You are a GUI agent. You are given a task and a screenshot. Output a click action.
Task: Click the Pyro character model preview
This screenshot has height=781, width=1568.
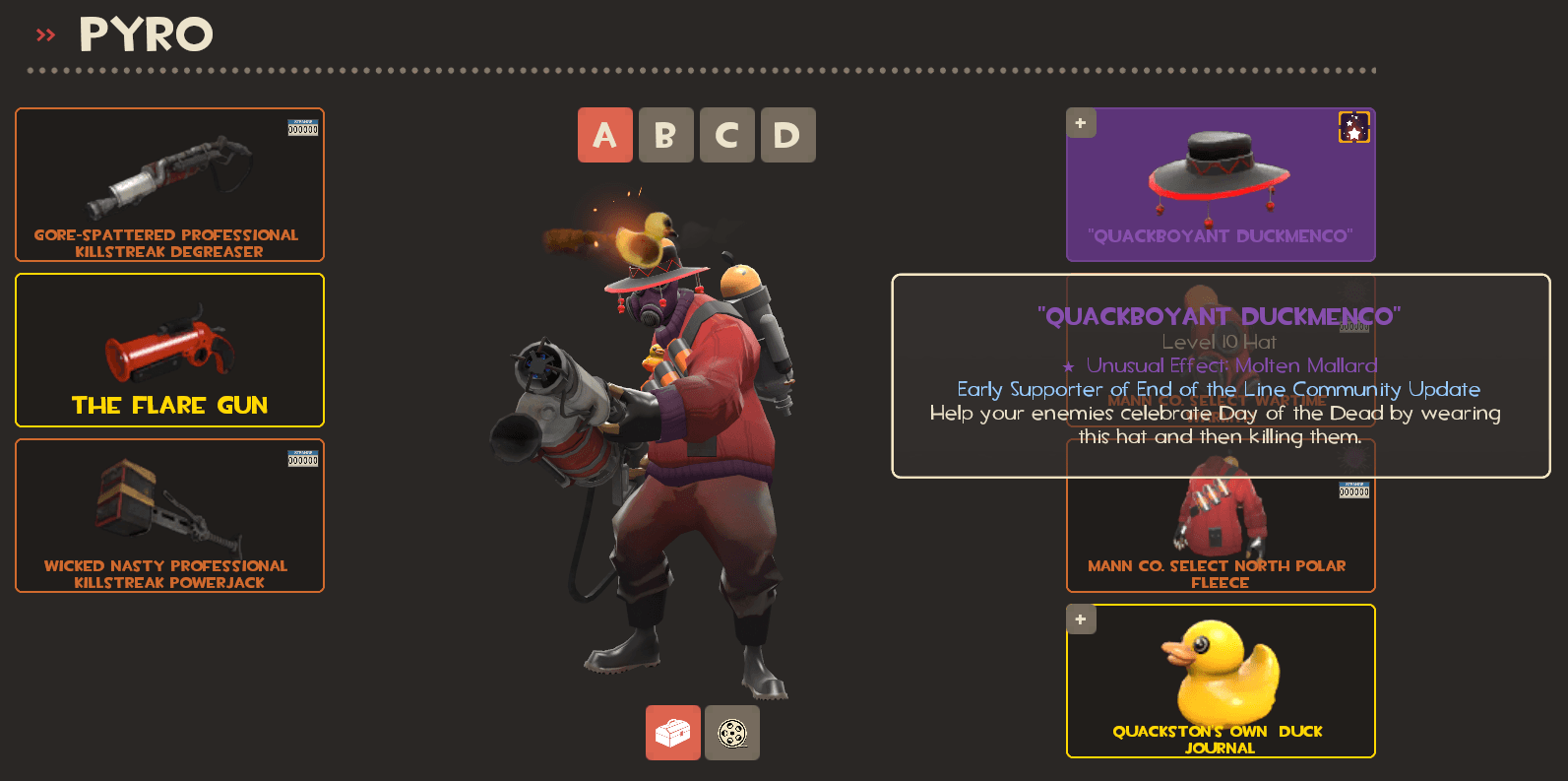tap(689, 443)
